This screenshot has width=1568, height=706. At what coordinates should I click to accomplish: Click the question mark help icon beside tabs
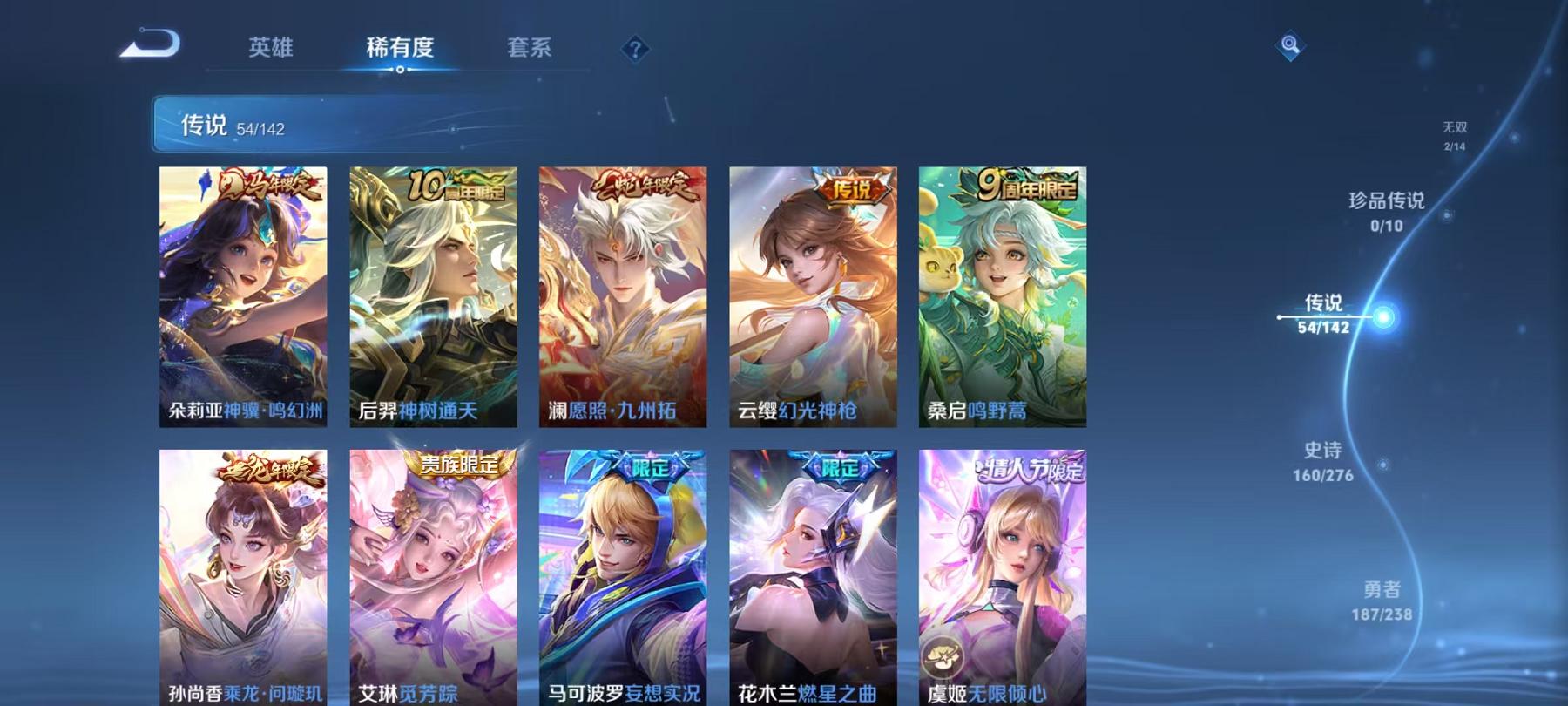635,50
